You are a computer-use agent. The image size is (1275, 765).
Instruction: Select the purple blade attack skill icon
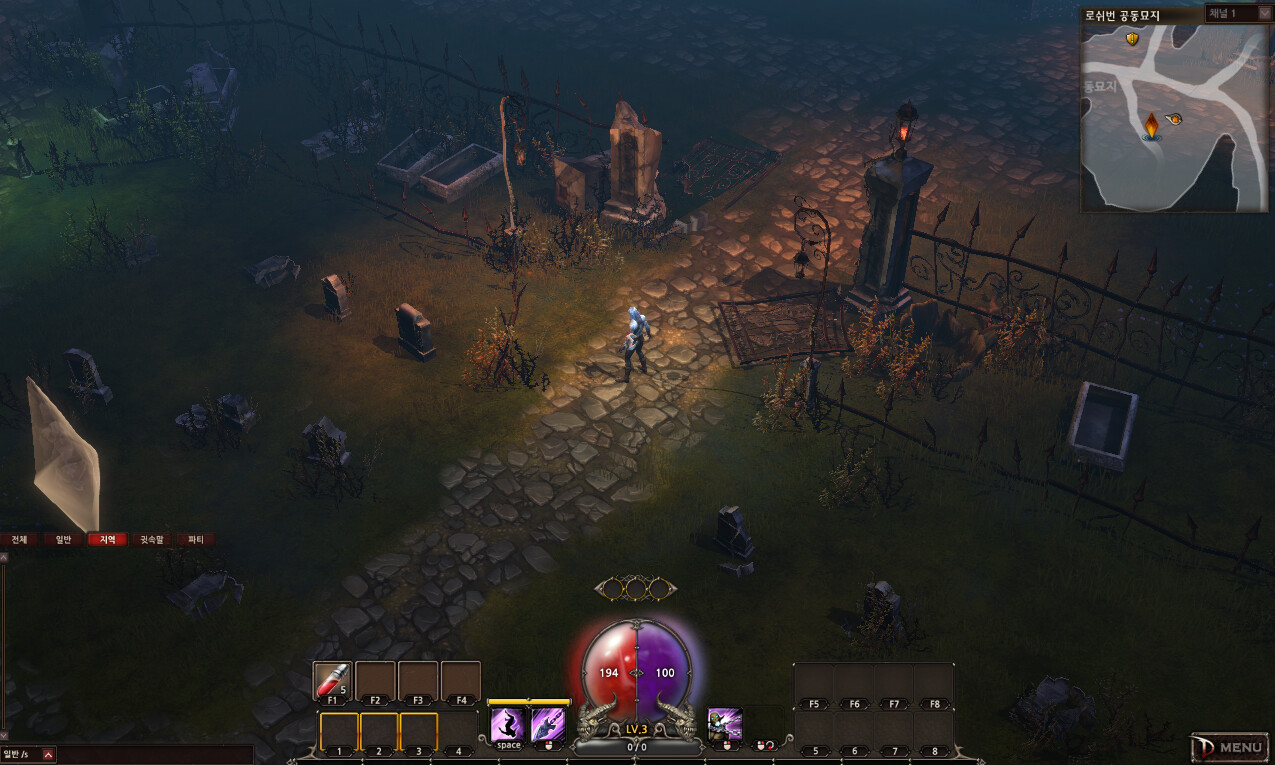(x=548, y=724)
